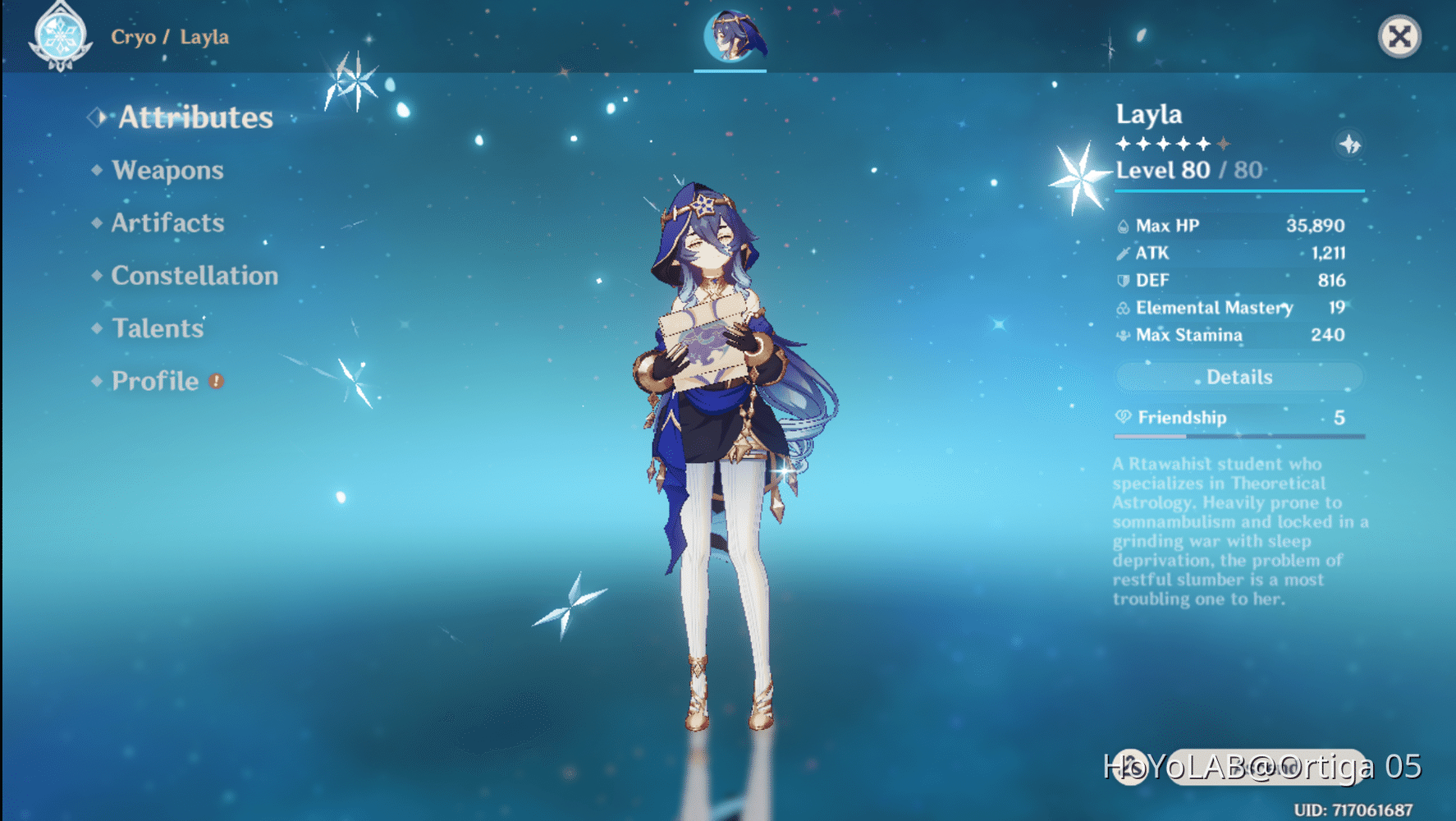Image resolution: width=1456 pixels, height=821 pixels.
Task: Click the Max Stamina icon
Action: pyautogui.click(x=1124, y=335)
